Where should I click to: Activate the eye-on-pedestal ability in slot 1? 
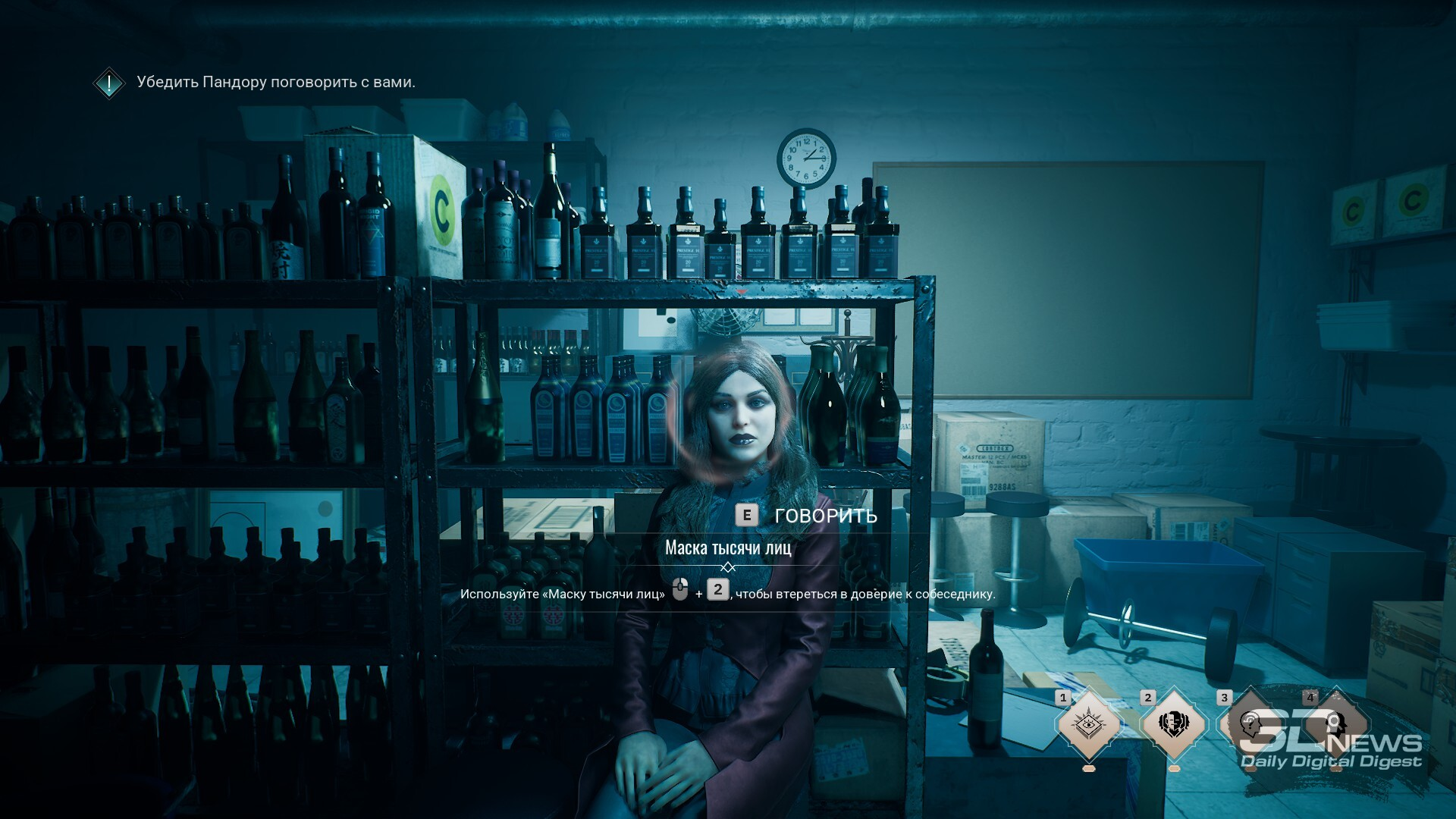1088,724
